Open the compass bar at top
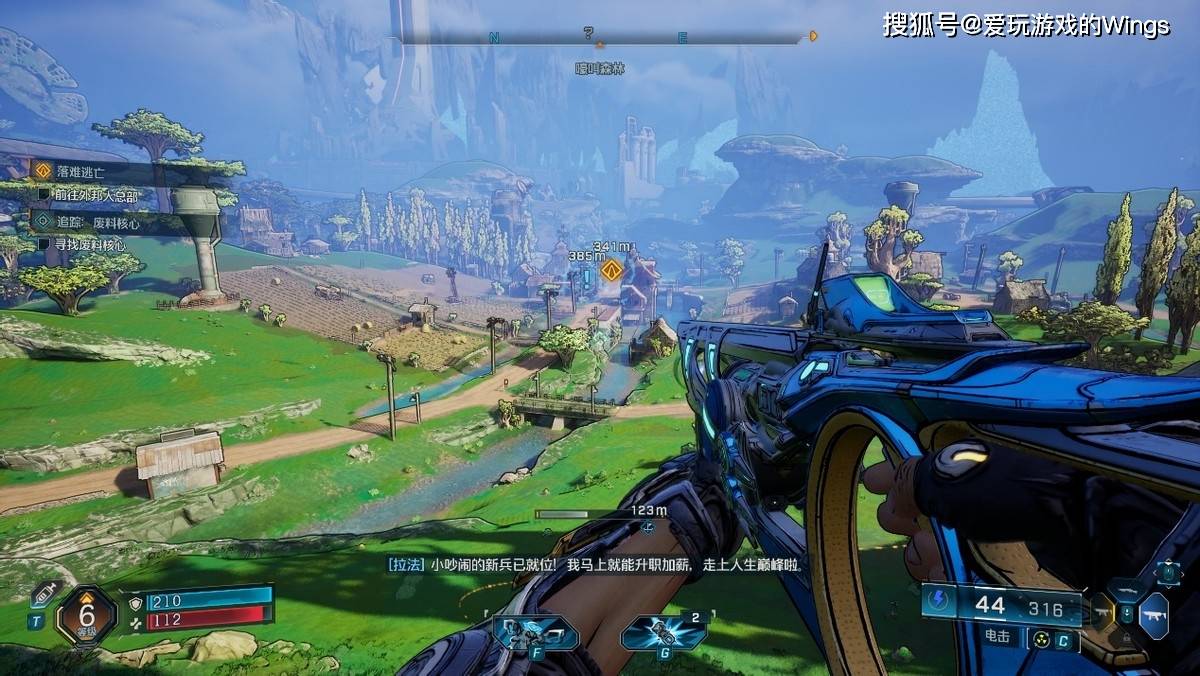 pyautogui.click(x=602, y=39)
